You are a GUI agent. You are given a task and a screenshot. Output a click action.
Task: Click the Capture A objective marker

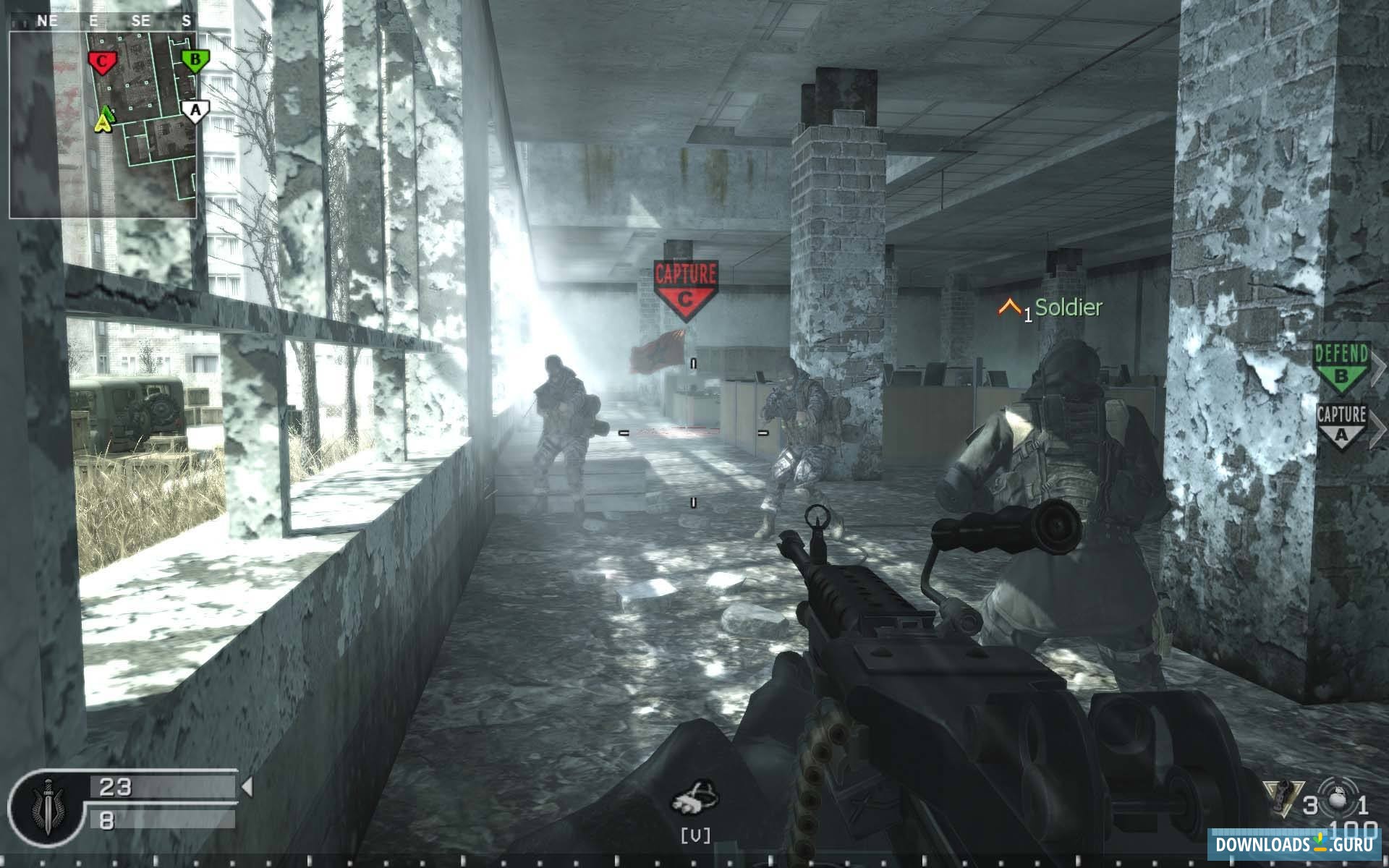tap(1341, 427)
